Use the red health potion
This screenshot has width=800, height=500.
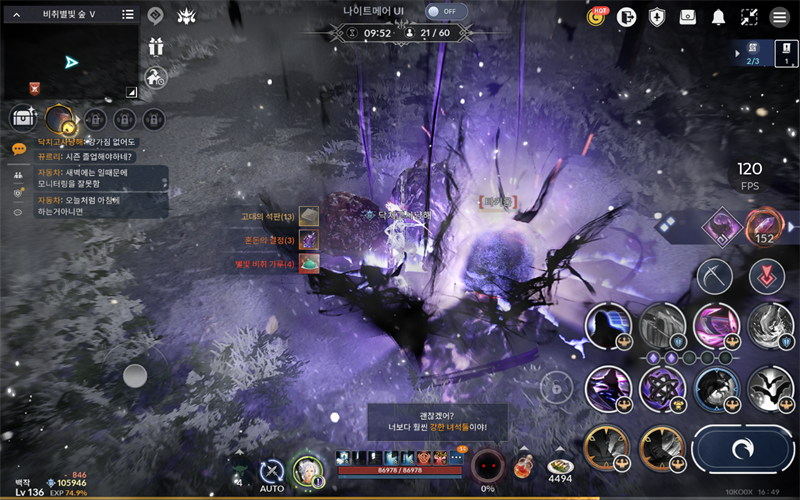(x=521, y=464)
